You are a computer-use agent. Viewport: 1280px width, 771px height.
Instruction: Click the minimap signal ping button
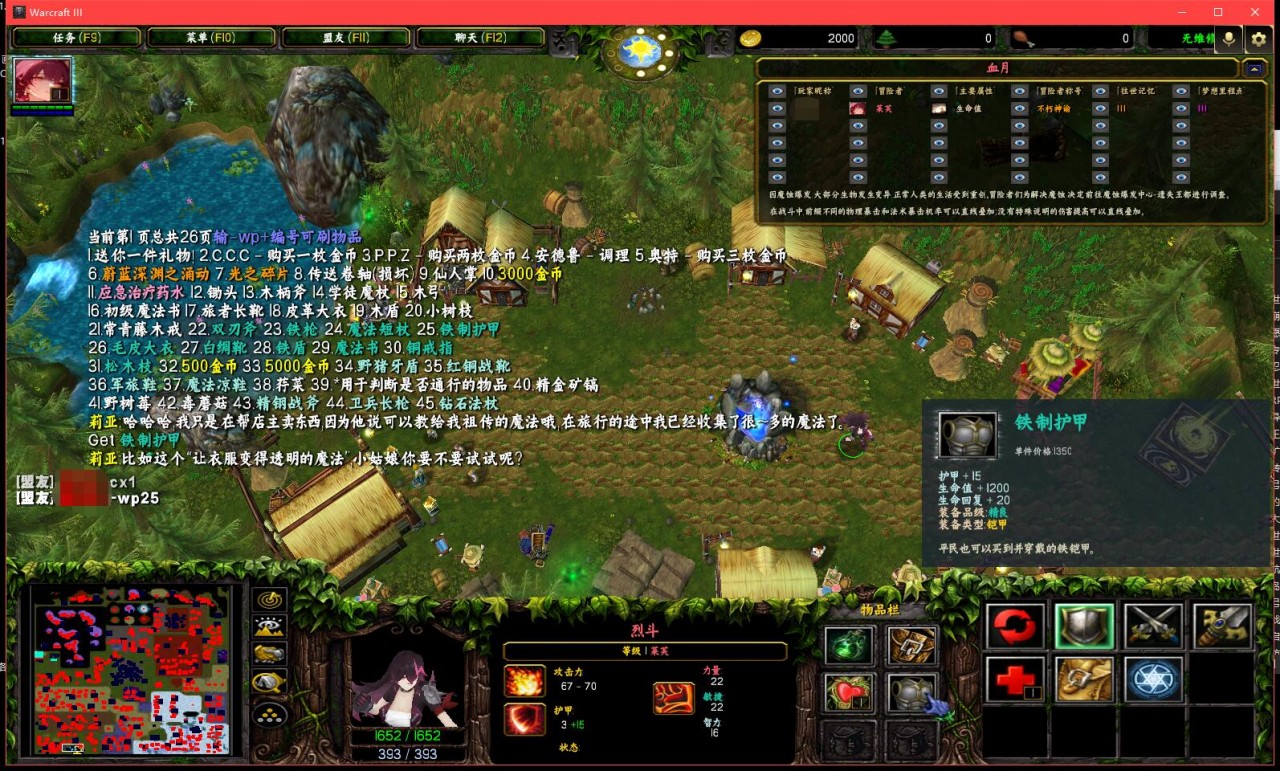click(270, 600)
